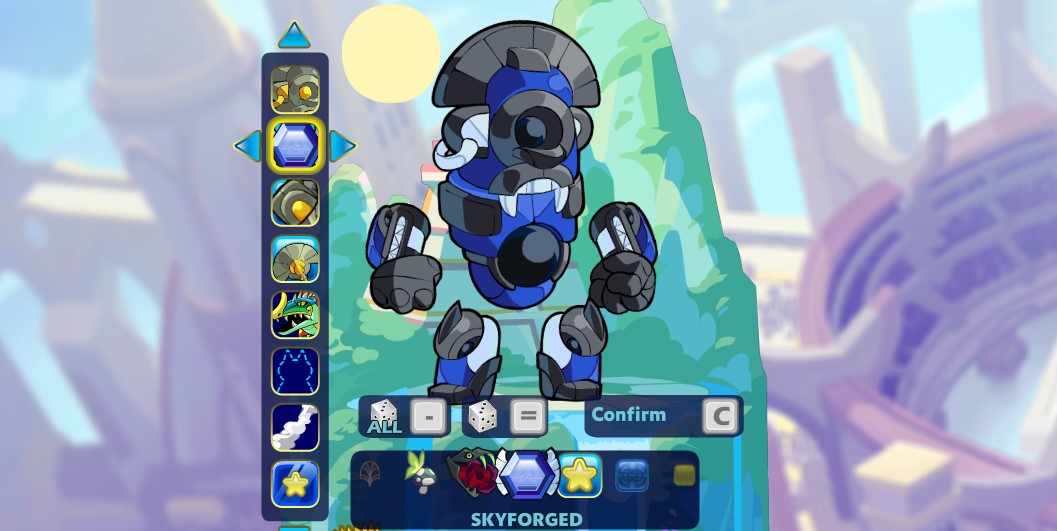
Task: Randomize all with the ALL dice
Action: [x=384, y=416]
